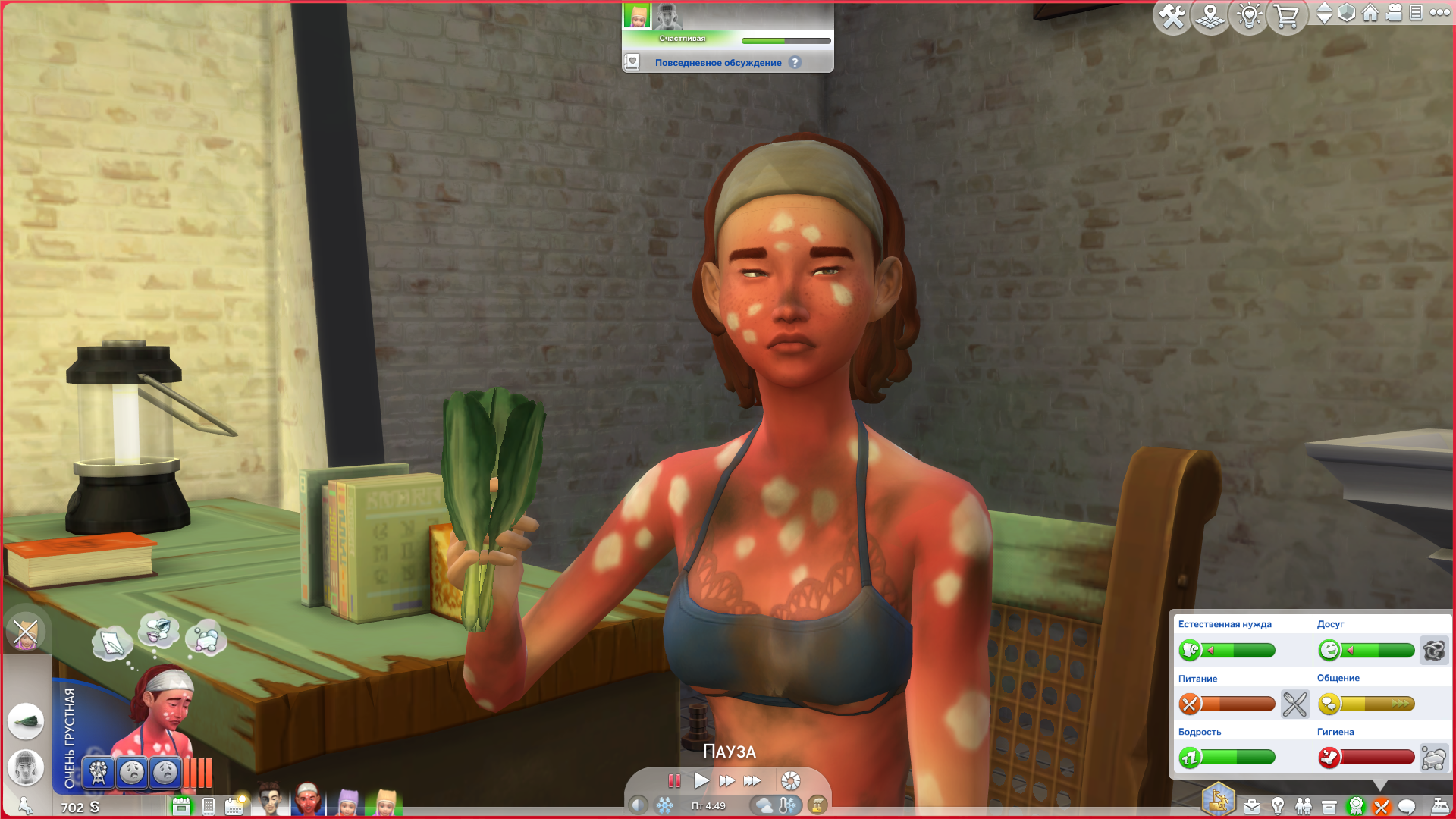
Task: Click the Питание fork and knife button
Action: pyautogui.click(x=1294, y=704)
